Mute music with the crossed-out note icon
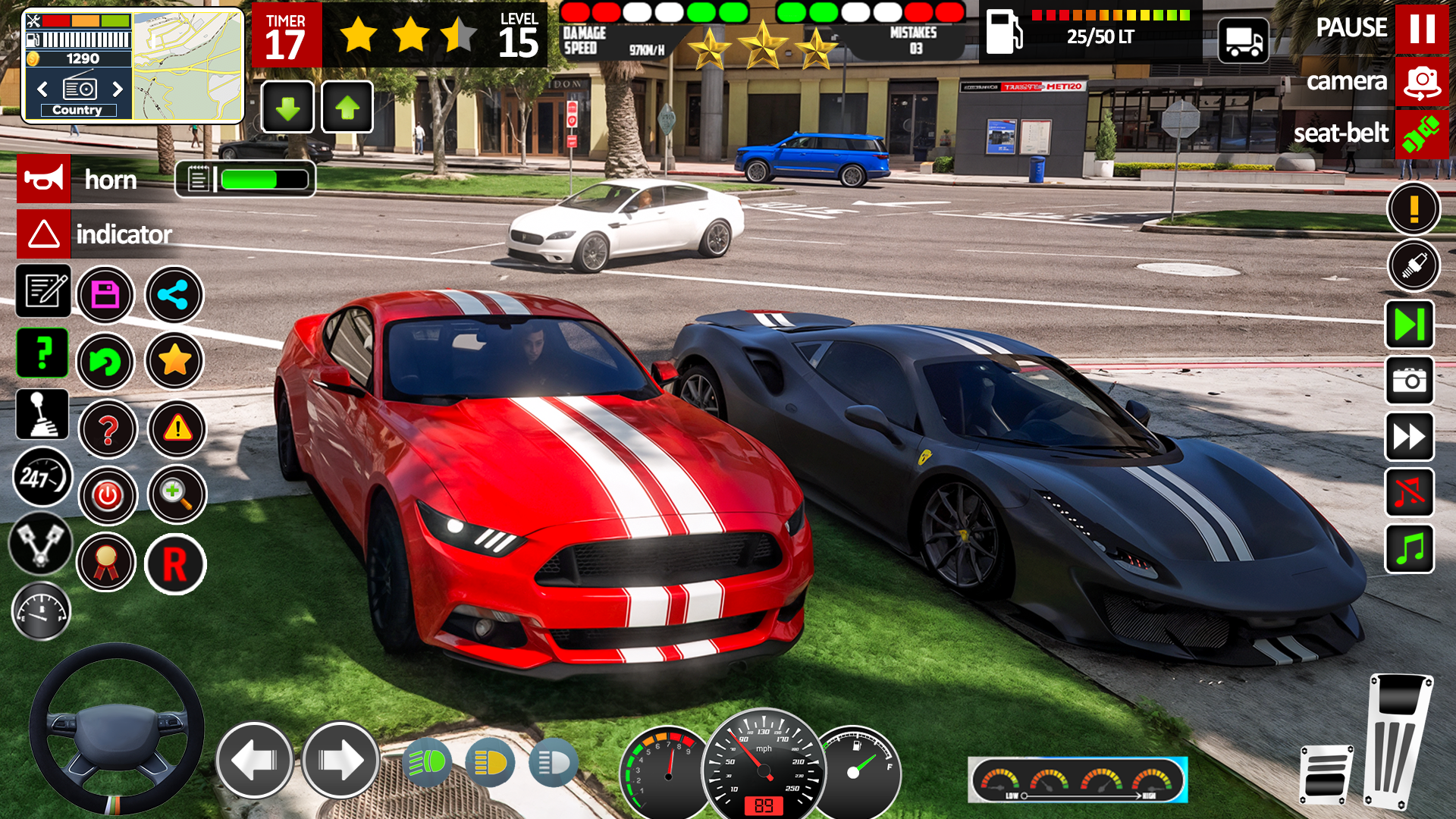1456x819 pixels. pos(1410,493)
